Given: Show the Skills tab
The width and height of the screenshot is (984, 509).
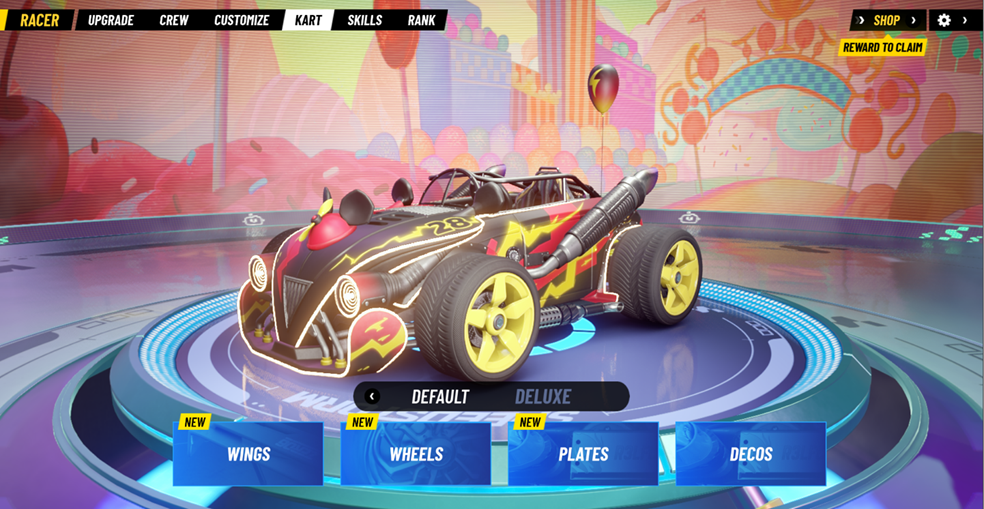Looking at the screenshot, I should pyautogui.click(x=364, y=20).
